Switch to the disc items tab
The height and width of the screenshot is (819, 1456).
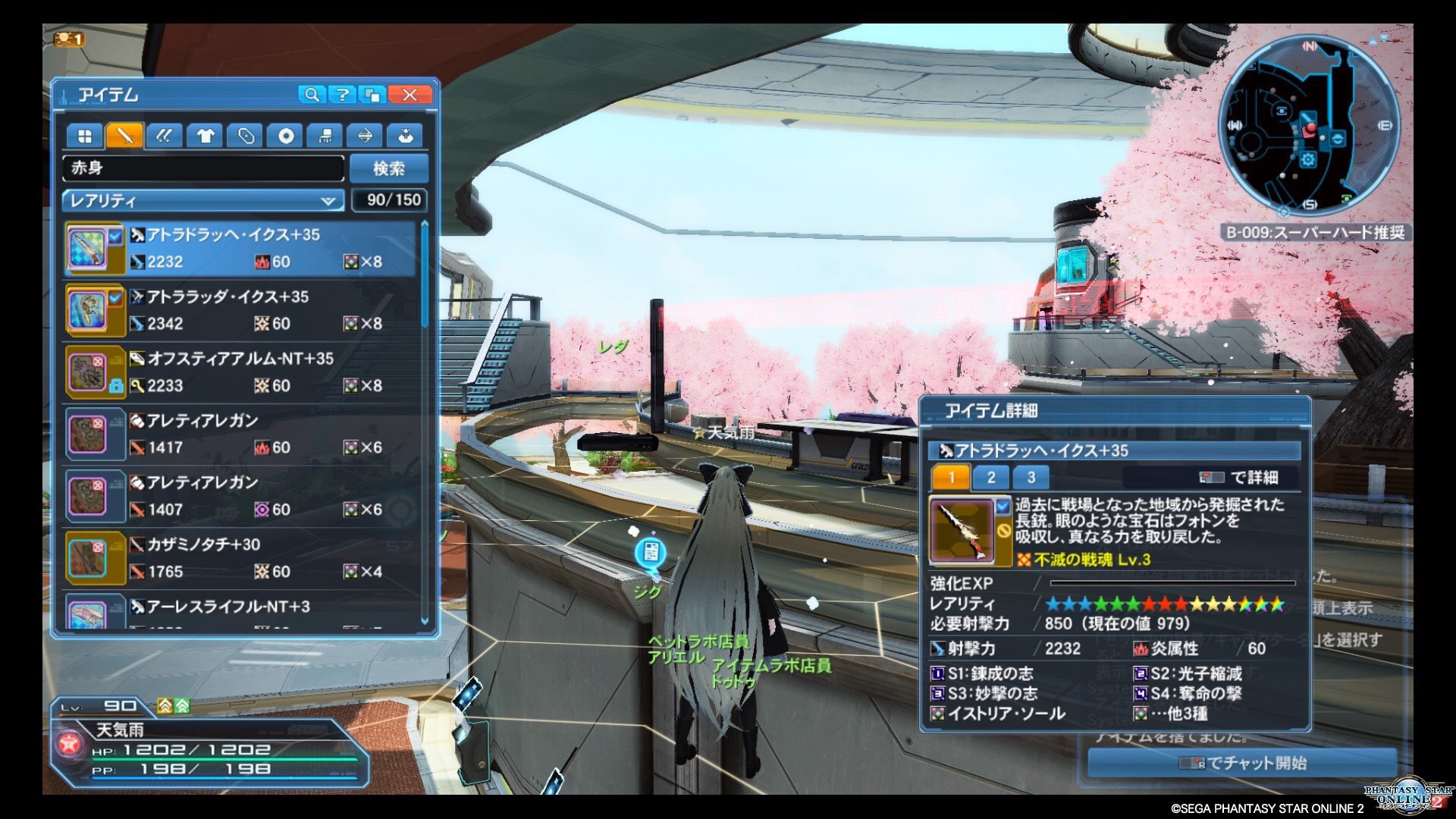286,136
